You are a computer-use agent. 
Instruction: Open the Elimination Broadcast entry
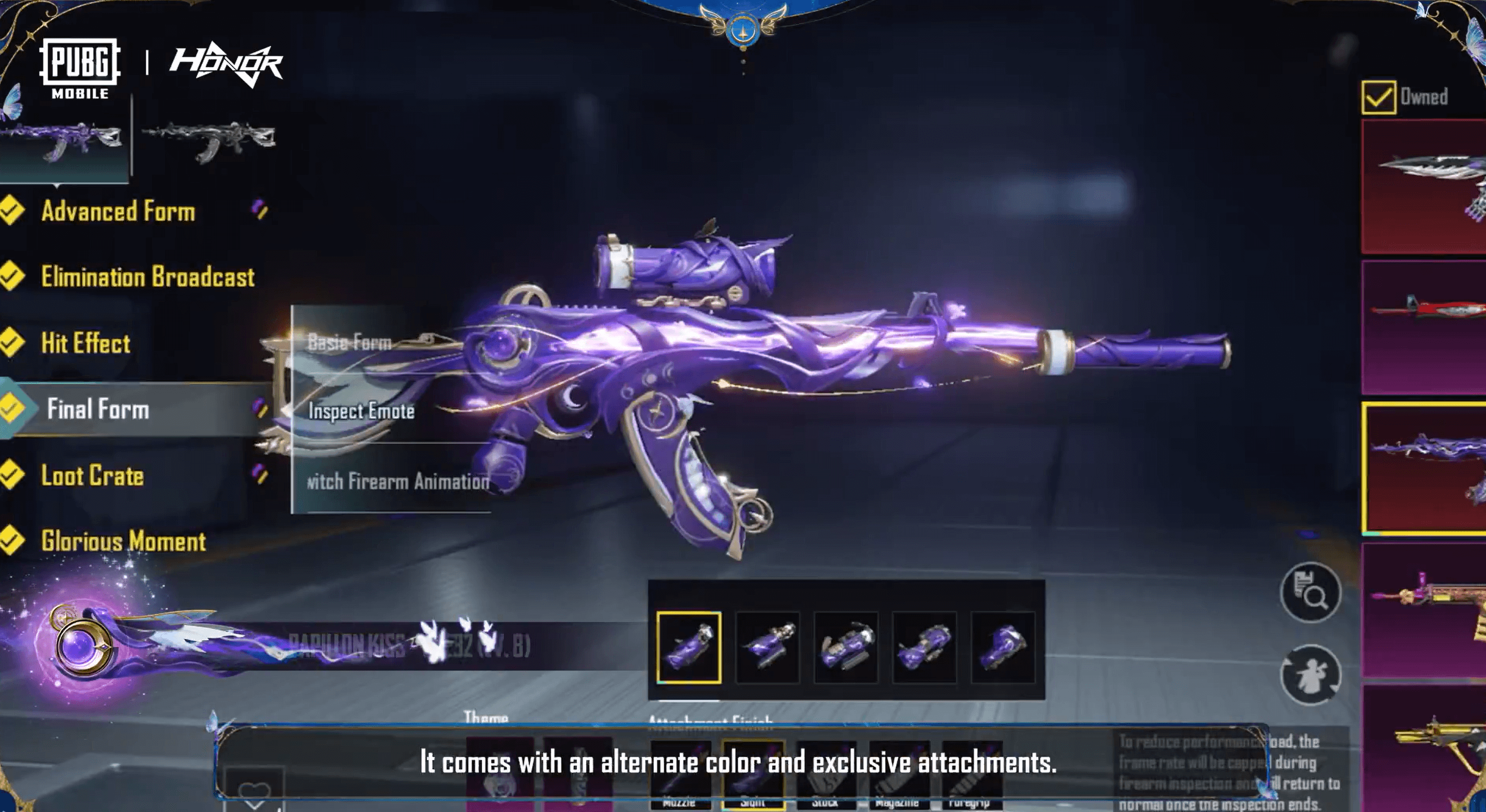coord(147,277)
